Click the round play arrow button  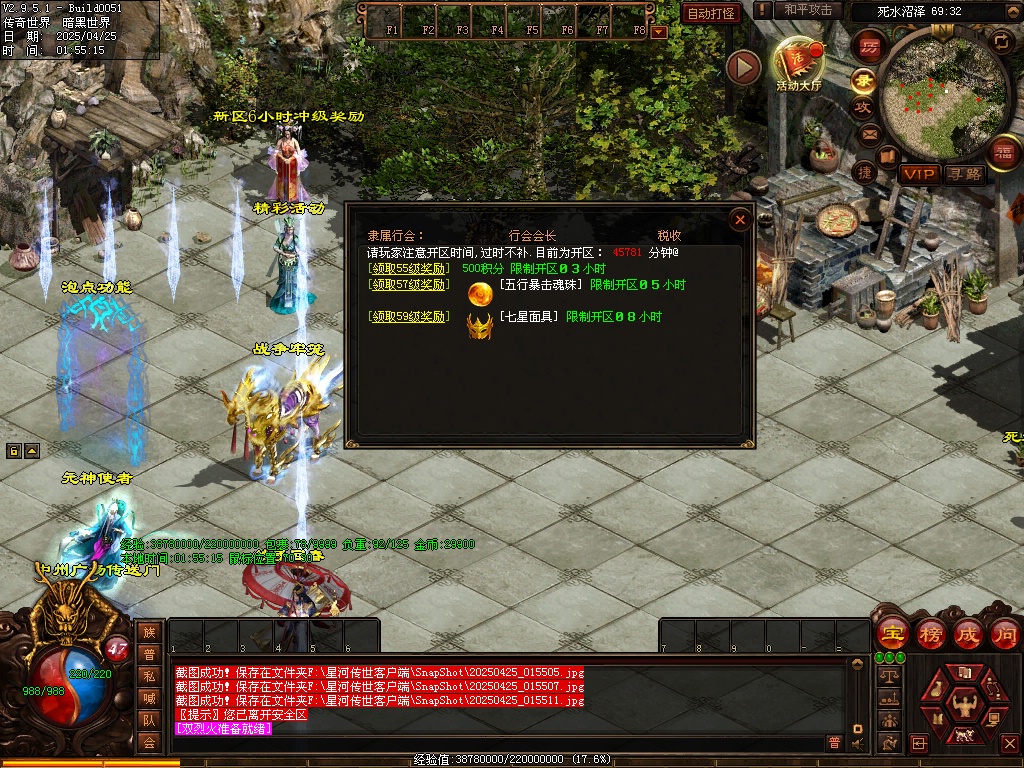click(x=743, y=67)
